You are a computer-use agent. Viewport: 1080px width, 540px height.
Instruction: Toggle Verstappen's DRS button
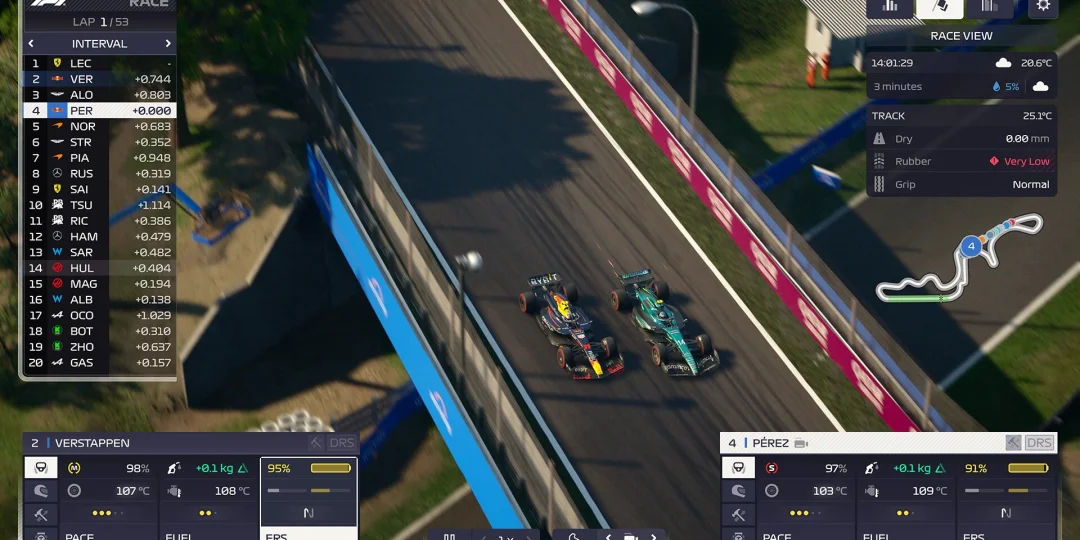tap(343, 443)
